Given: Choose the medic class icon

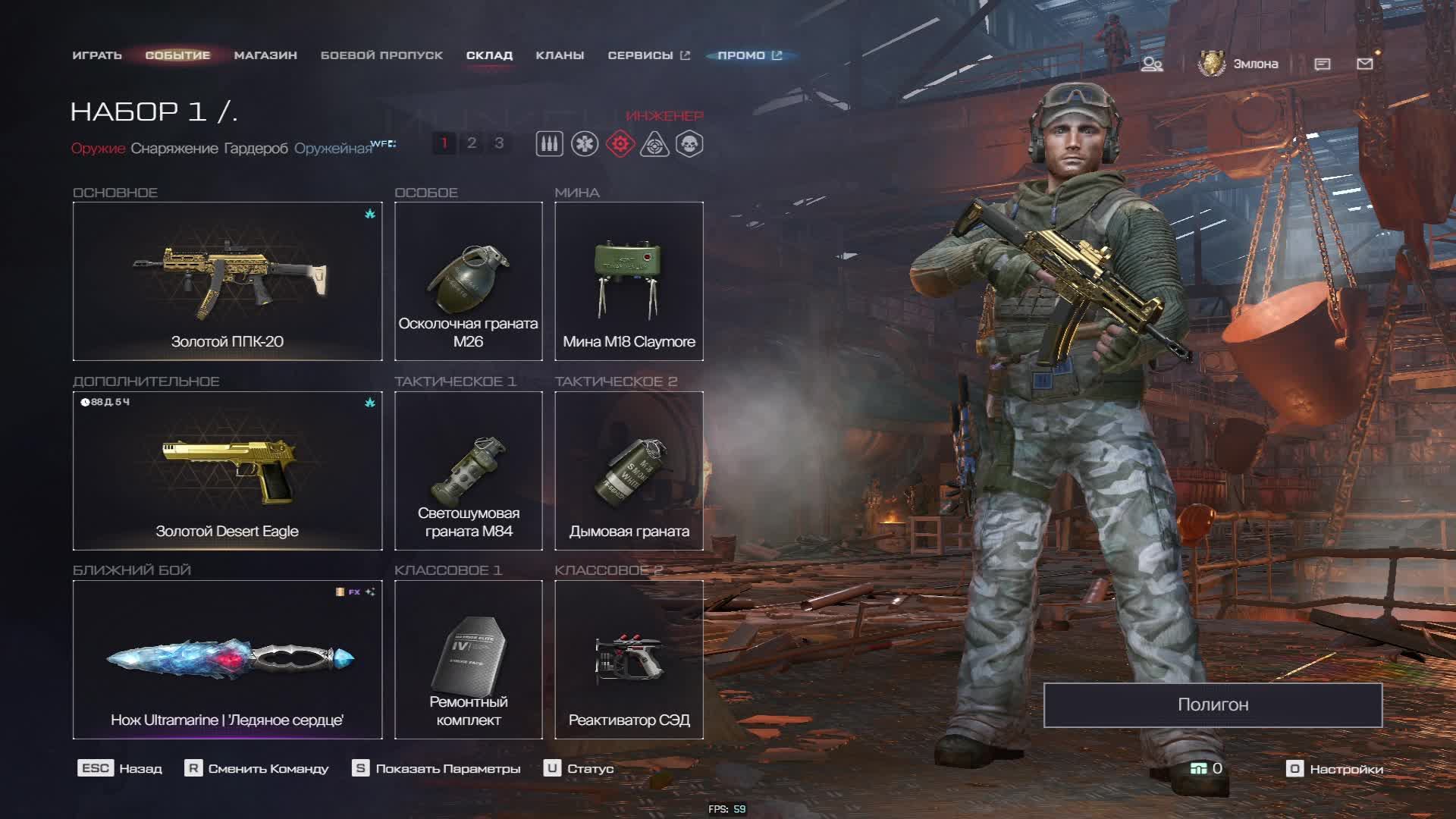Looking at the screenshot, I should coord(585,144).
